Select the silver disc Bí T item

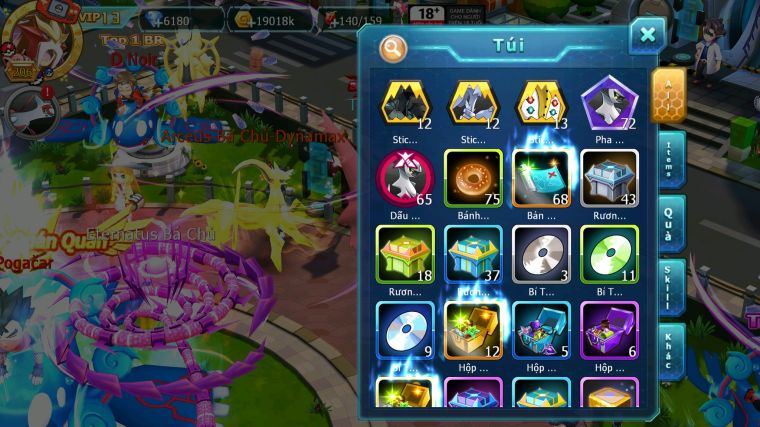541,254
